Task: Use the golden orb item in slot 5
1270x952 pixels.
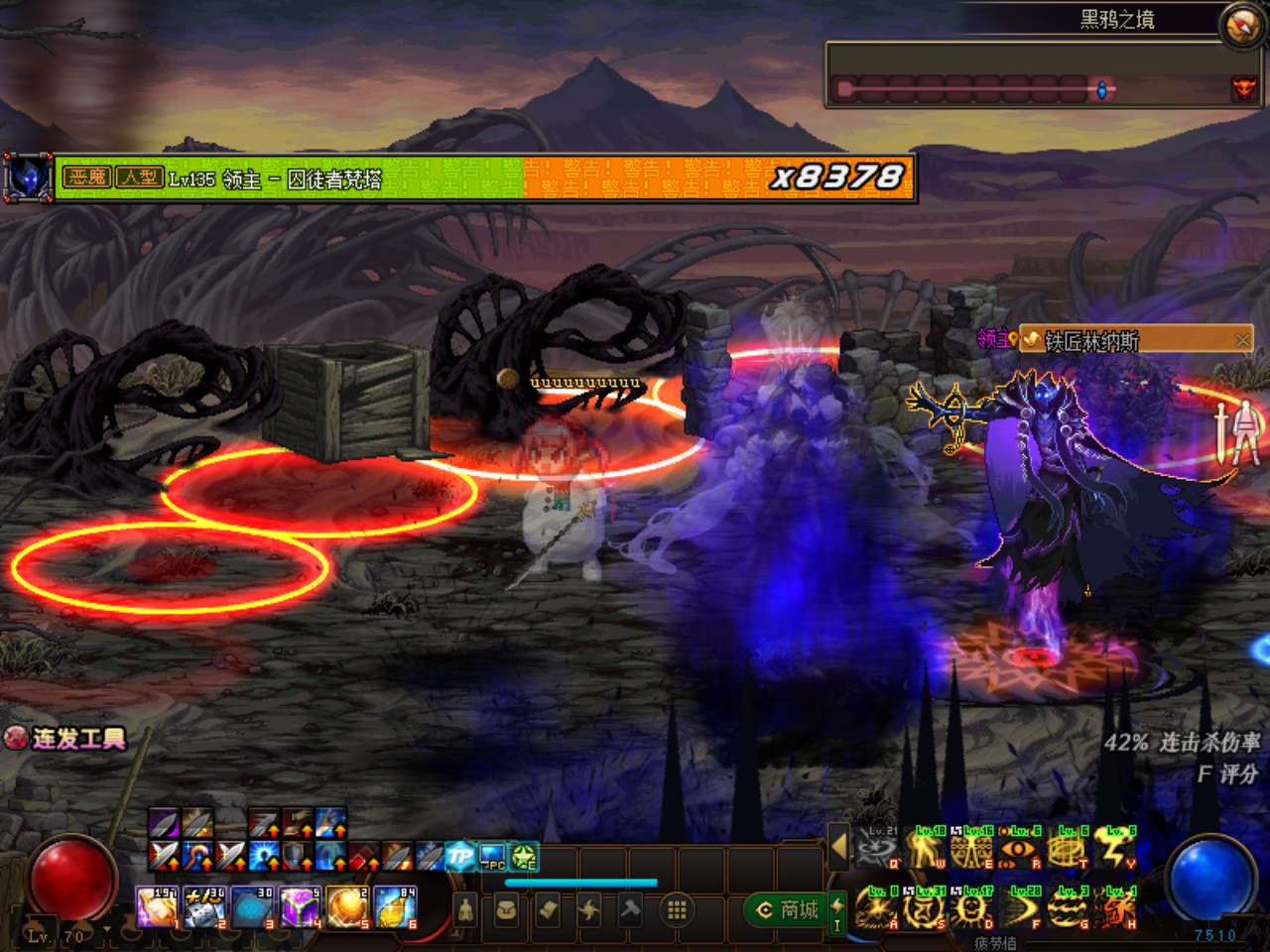Action: point(347,907)
